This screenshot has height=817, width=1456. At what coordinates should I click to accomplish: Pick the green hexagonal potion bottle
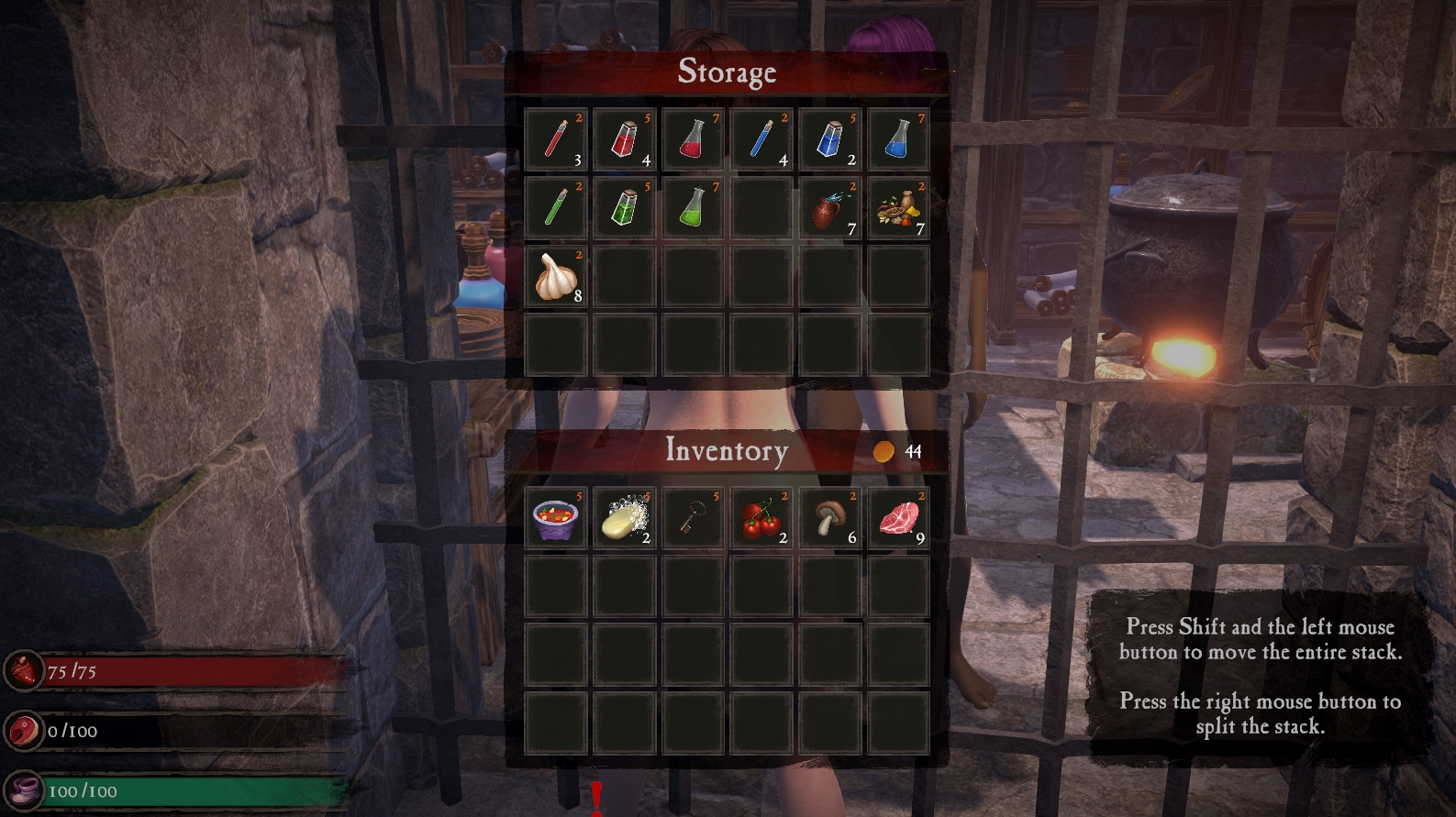tap(623, 208)
